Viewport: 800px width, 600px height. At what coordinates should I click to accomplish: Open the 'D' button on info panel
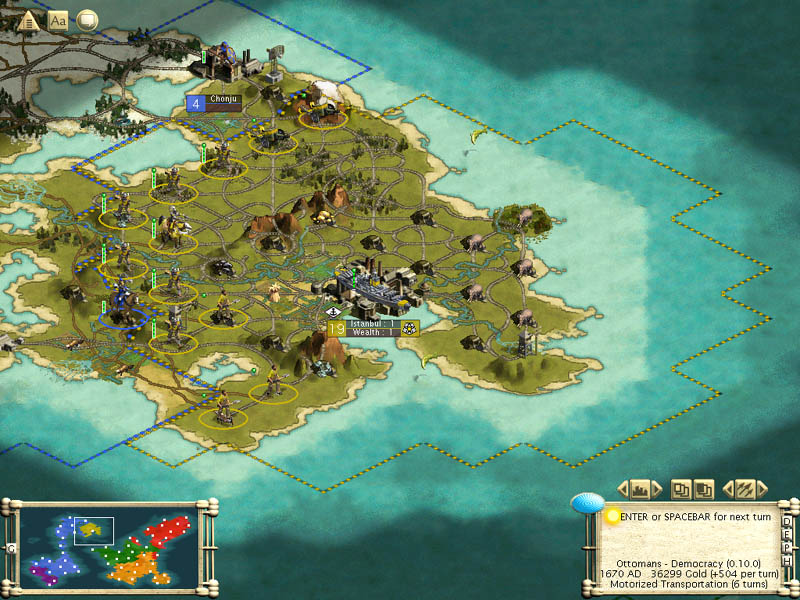pos(788,521)
